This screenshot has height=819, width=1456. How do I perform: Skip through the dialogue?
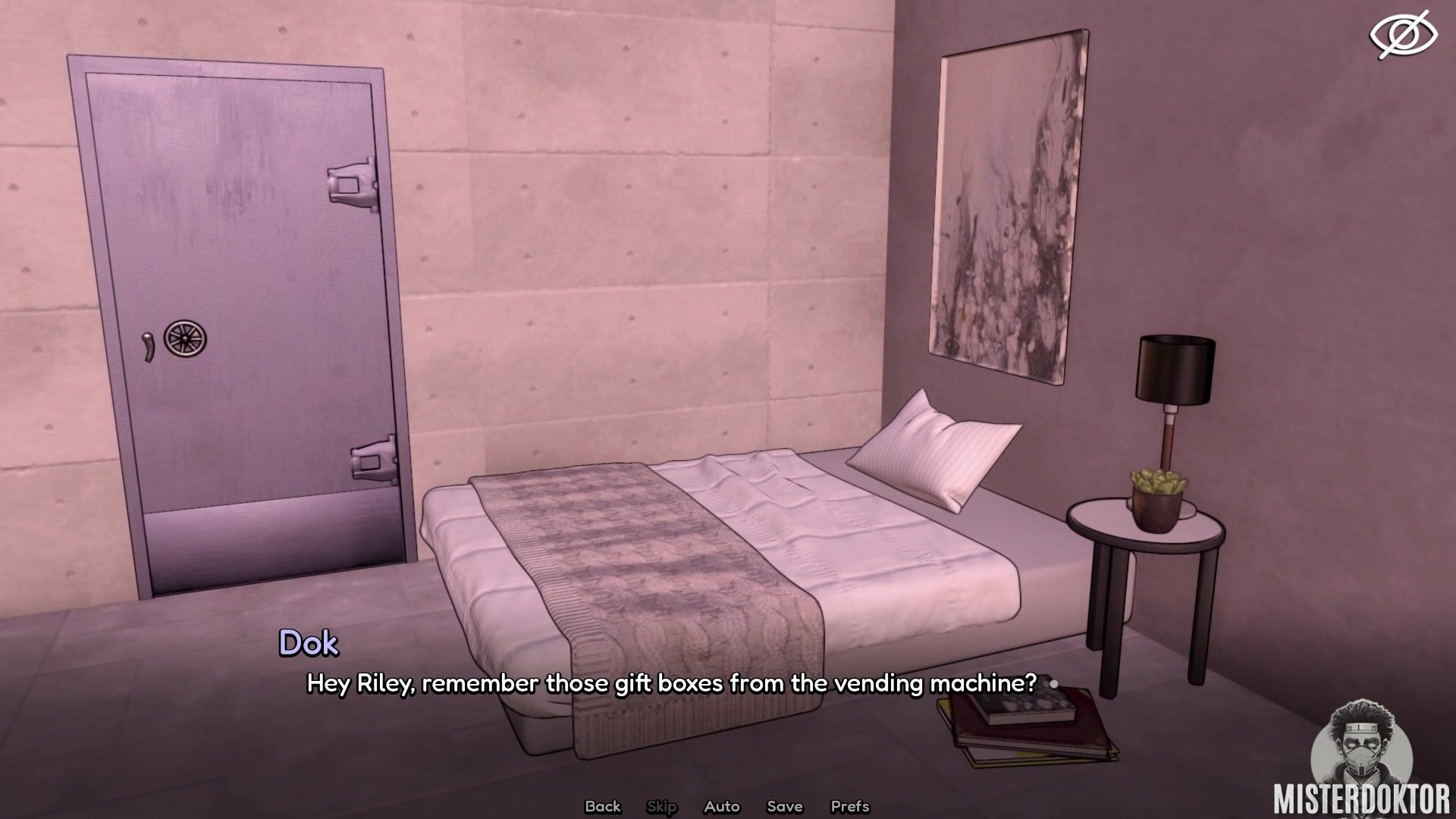coord(661,806)
